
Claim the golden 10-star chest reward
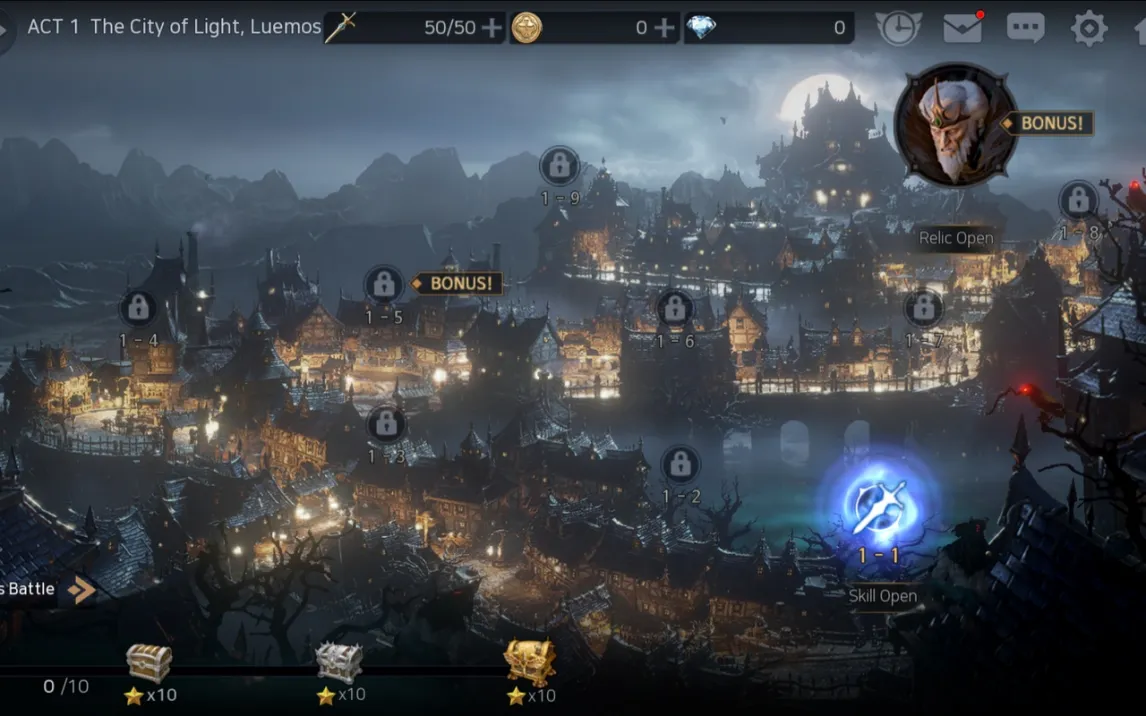coord(529,662)
